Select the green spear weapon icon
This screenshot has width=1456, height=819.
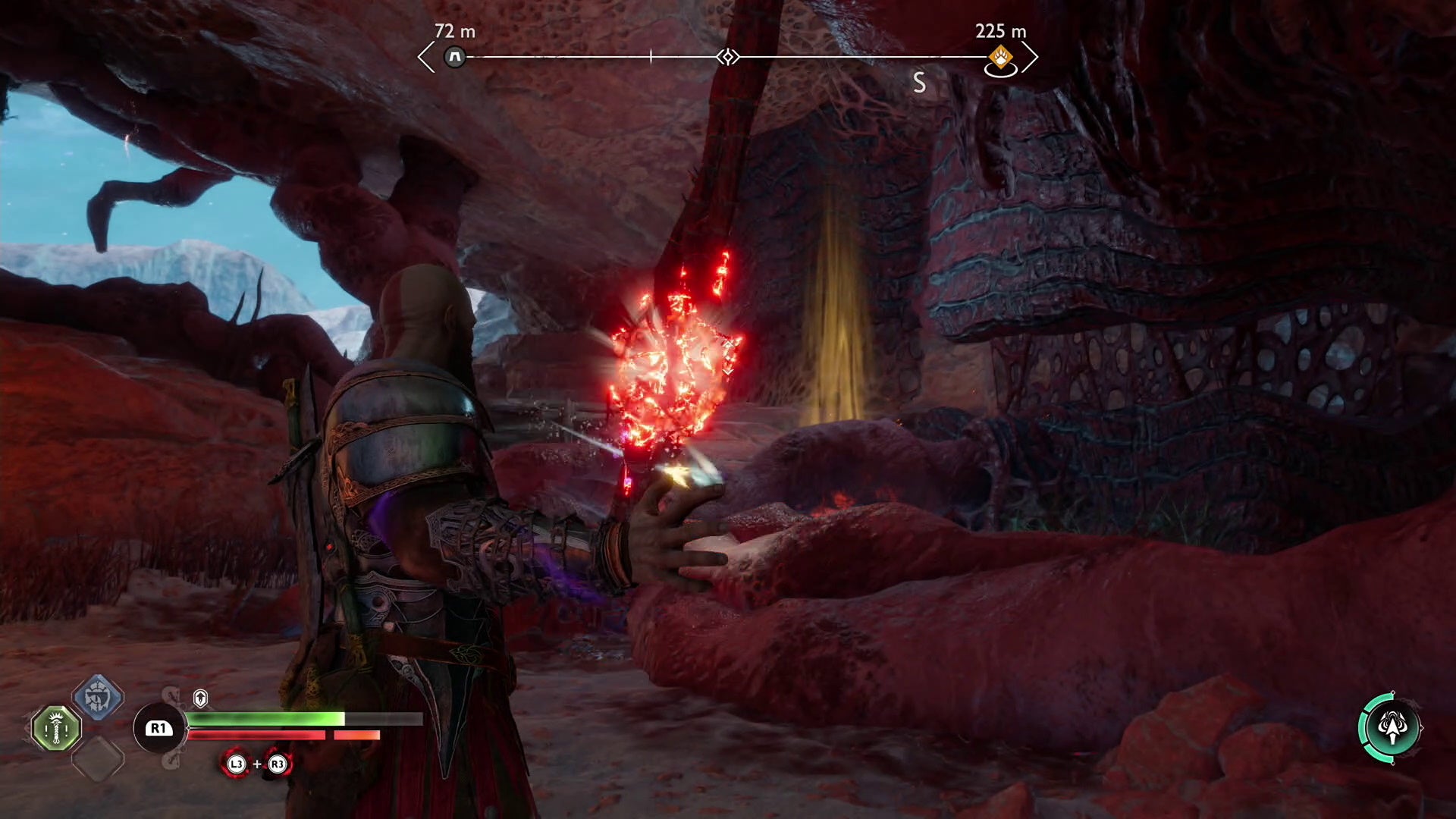click(x=57, y=729)
